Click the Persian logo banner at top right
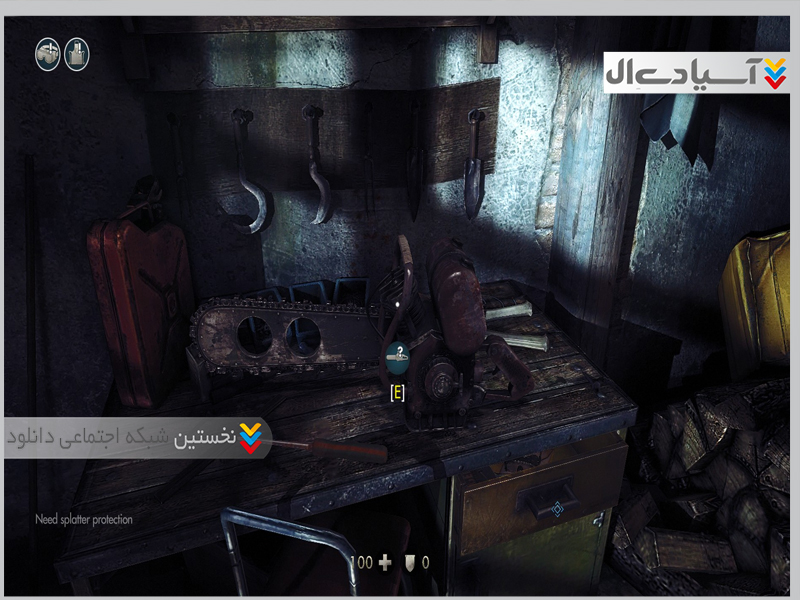Image resolution: width=800 pixels, height=600 pixels. coord(696,72)
